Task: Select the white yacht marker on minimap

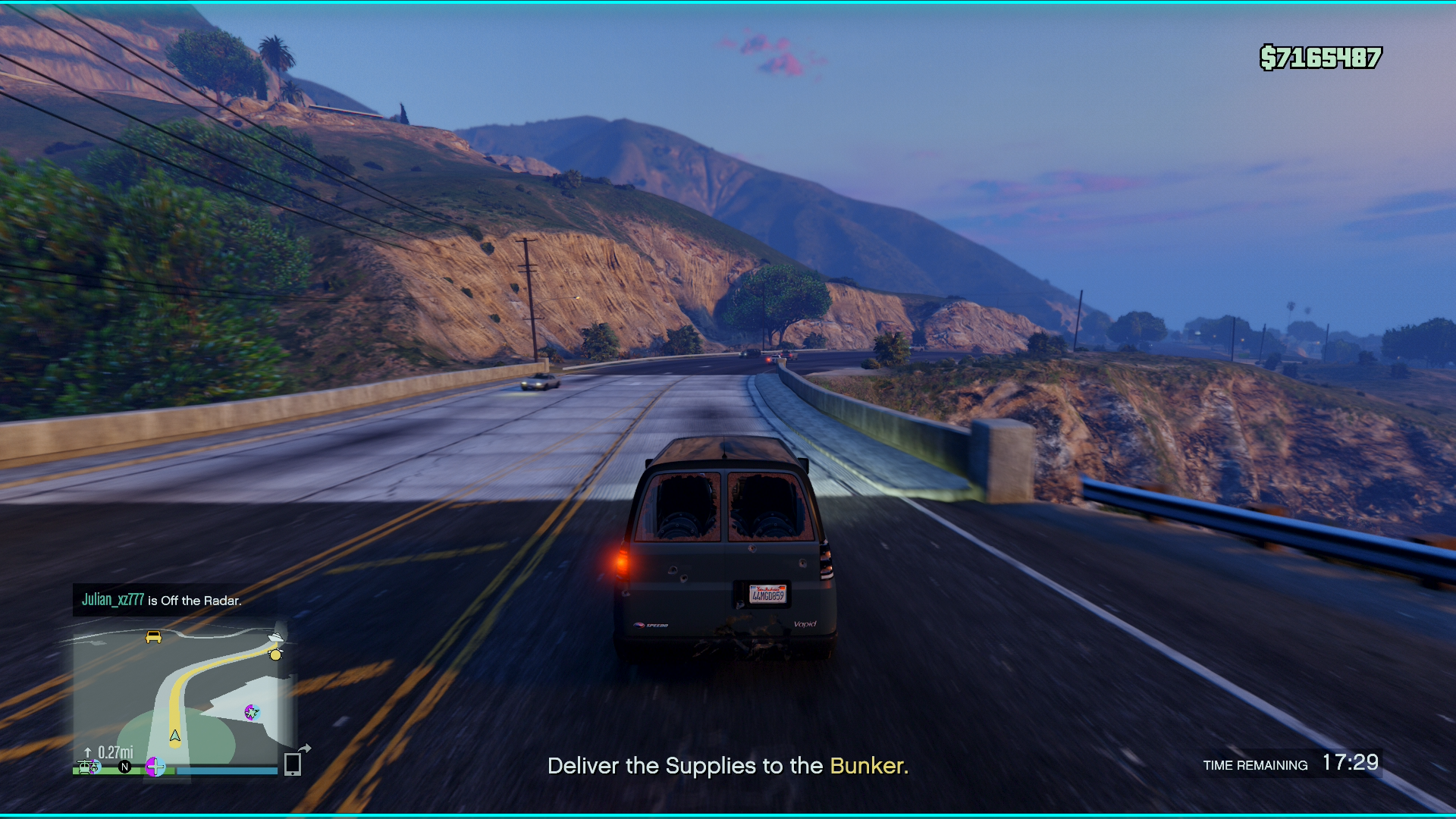Action: 275,637
